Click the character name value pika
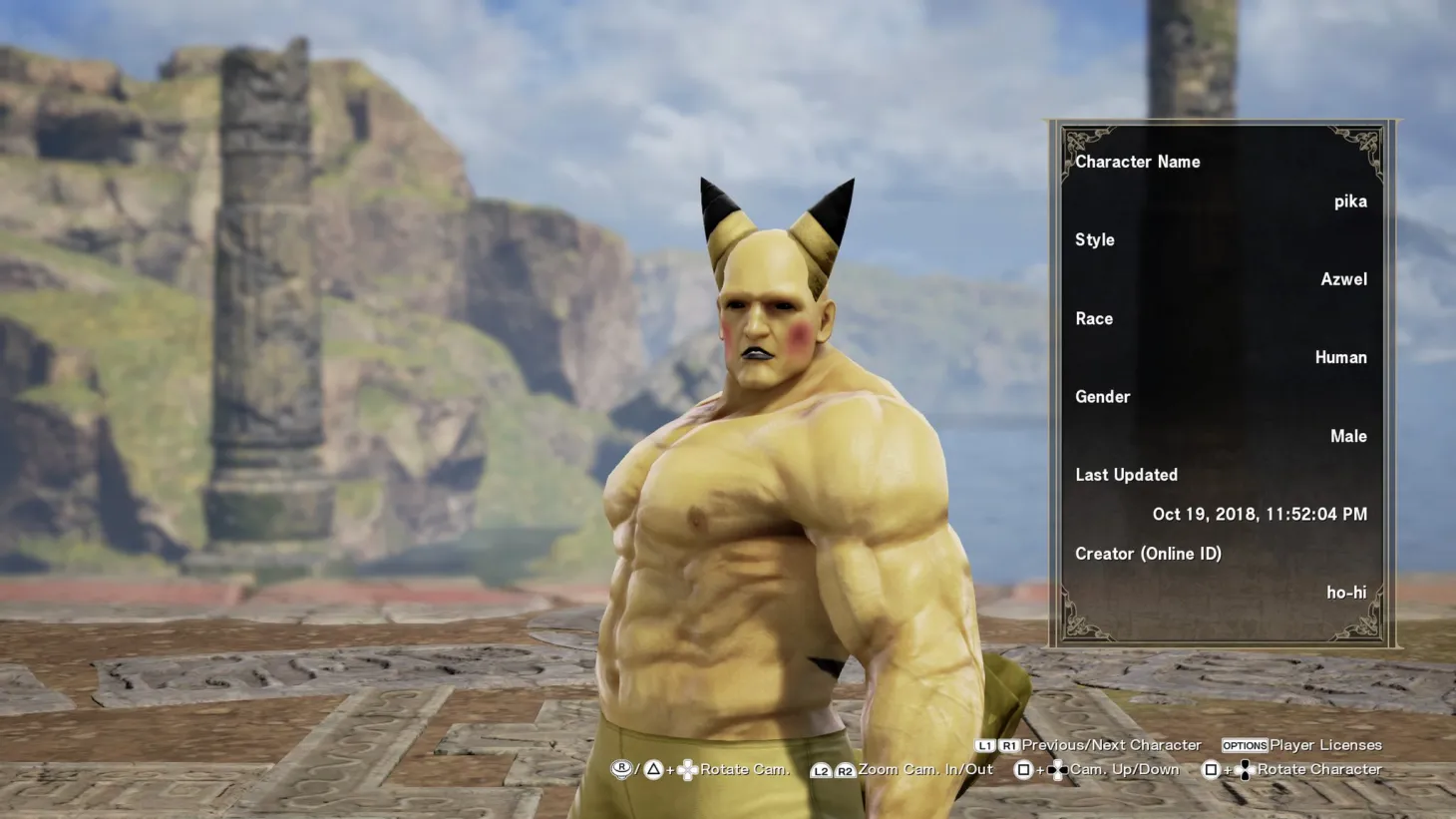This screenshot has height=819, width=1456. (1351, 201)
